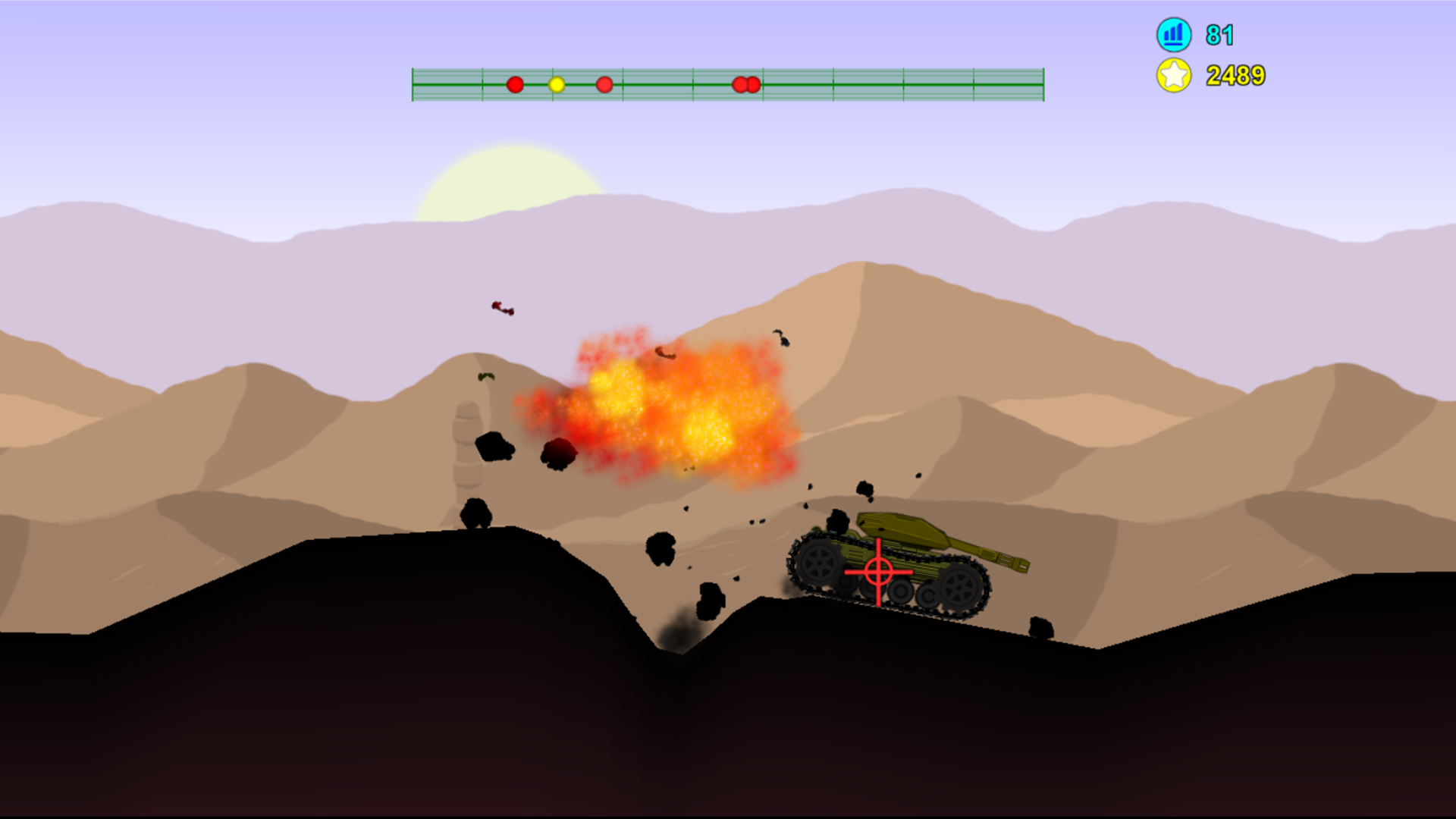Click the middle red dot marker
Image resolution: width=1456 pixels, height=819 pixels.
603,86
